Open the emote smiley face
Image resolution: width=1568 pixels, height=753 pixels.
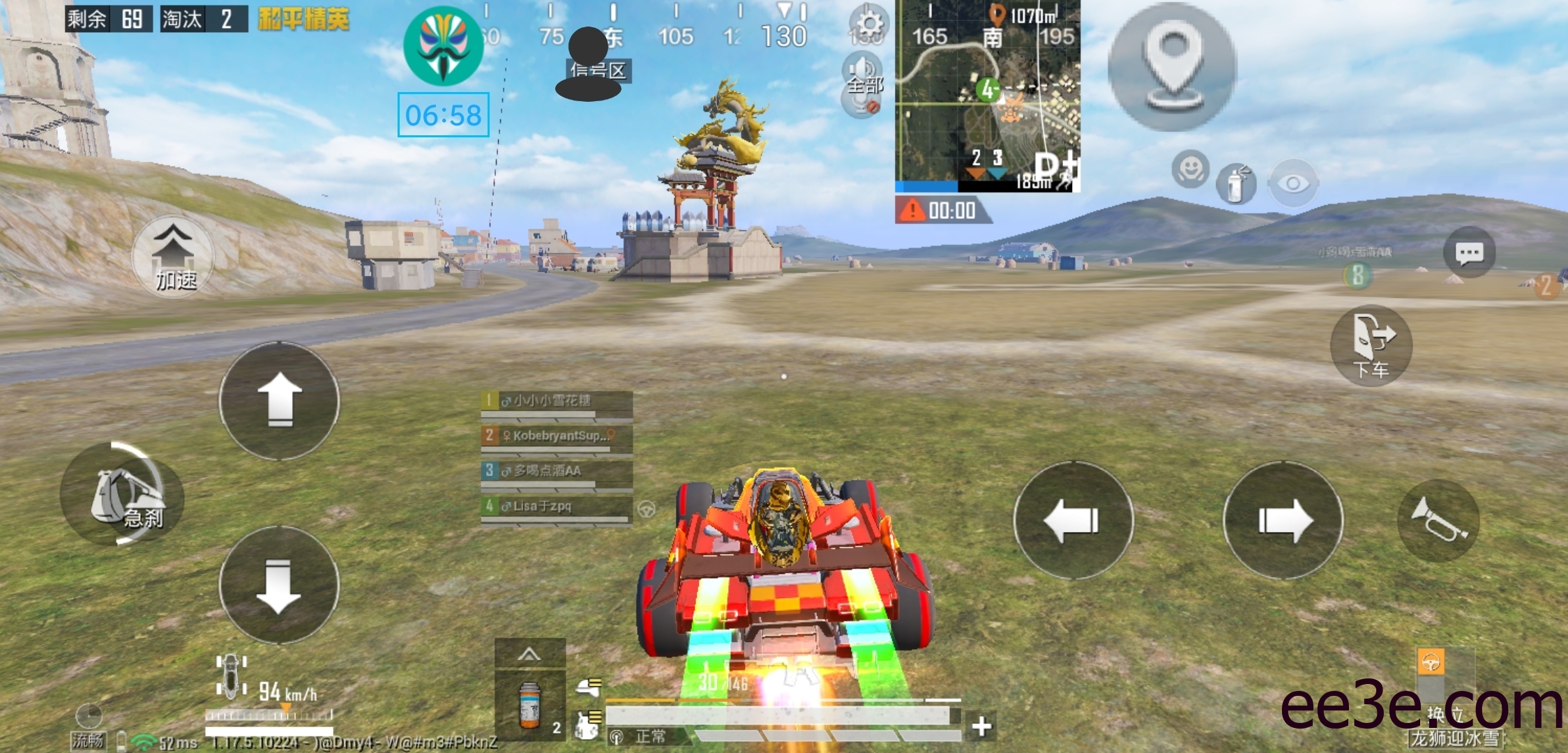coord(1190,169)
